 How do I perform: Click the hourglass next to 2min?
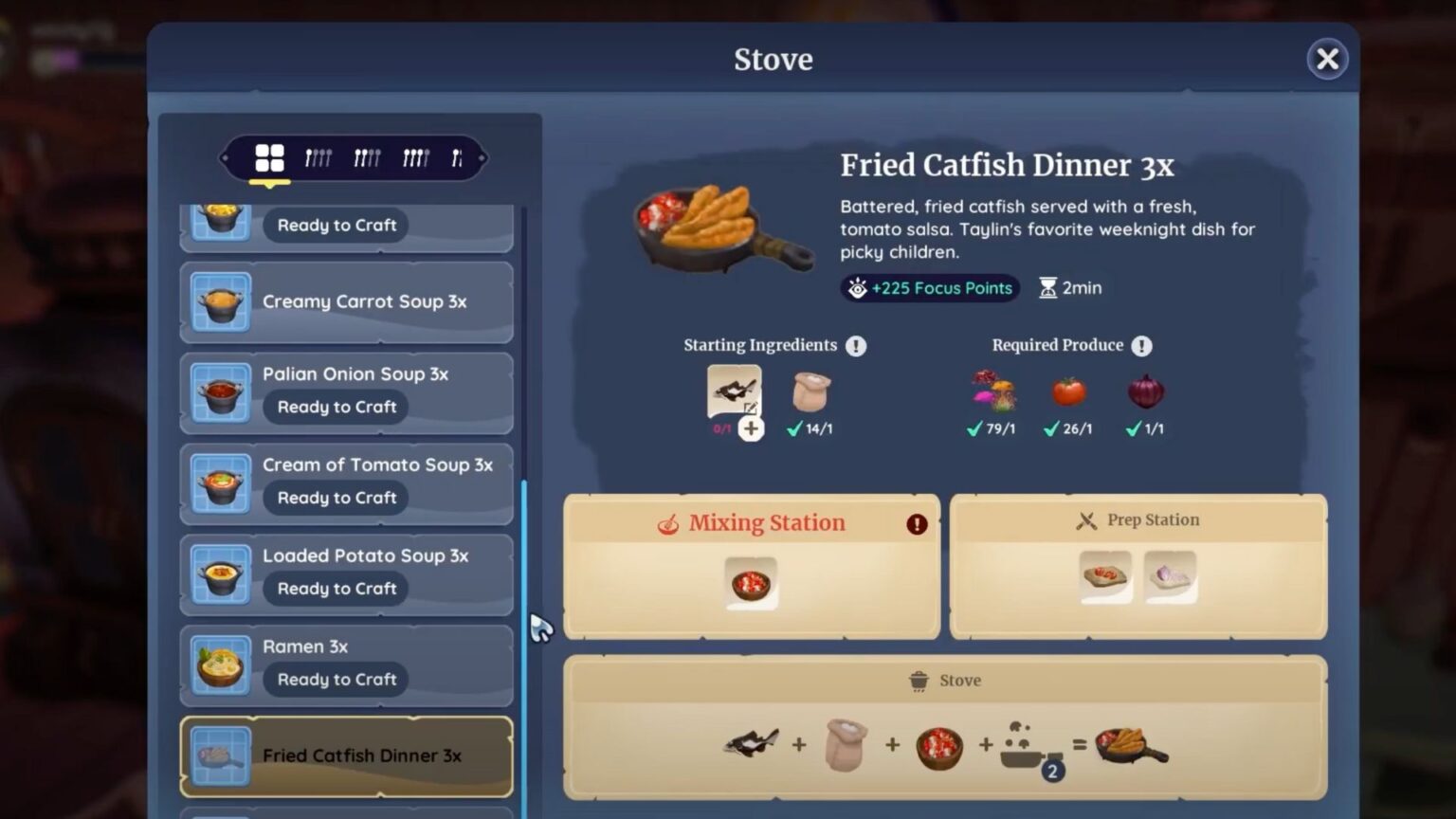click(x=1046, y=287)
